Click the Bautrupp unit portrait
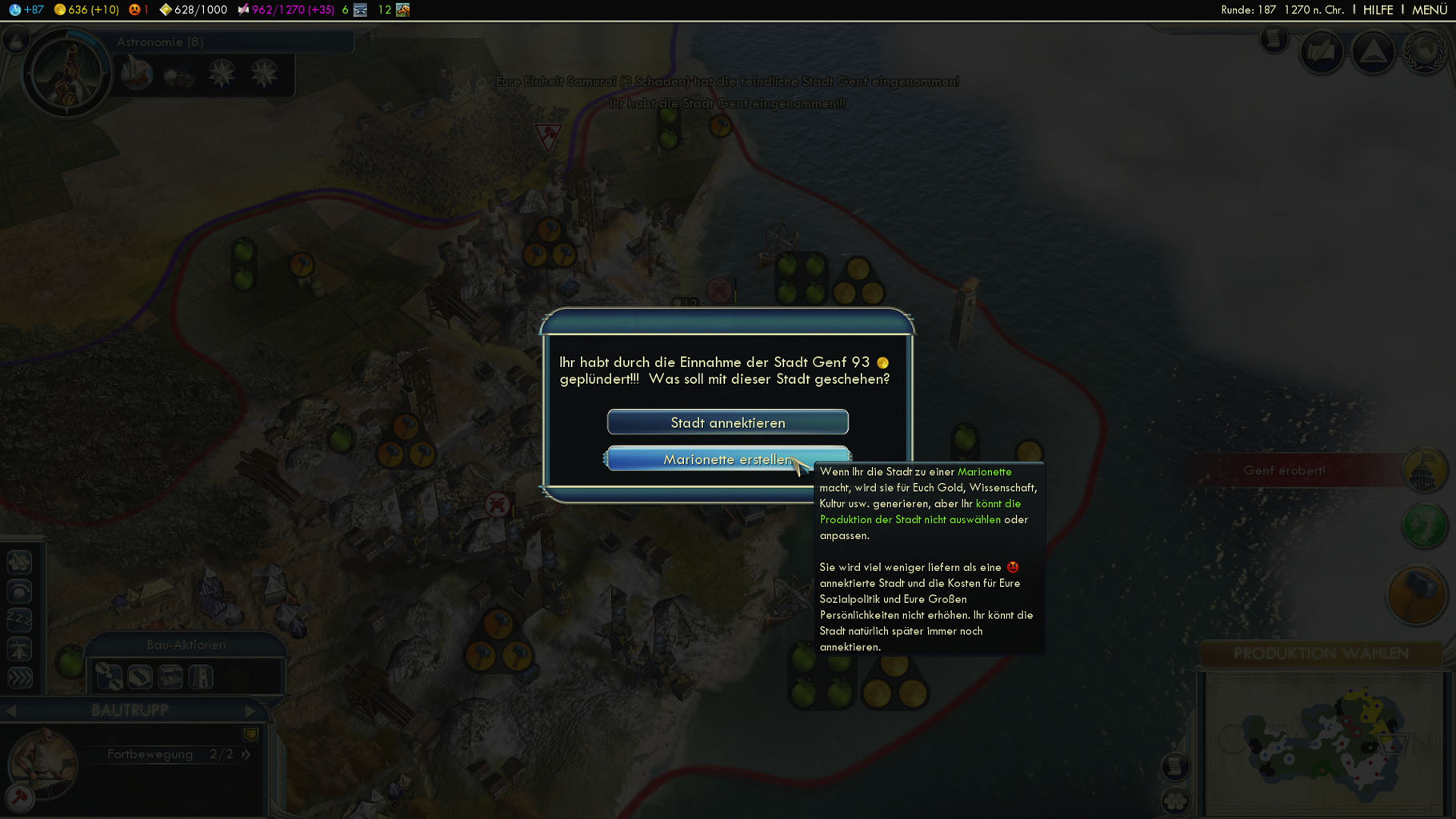 tap(42, 763)
